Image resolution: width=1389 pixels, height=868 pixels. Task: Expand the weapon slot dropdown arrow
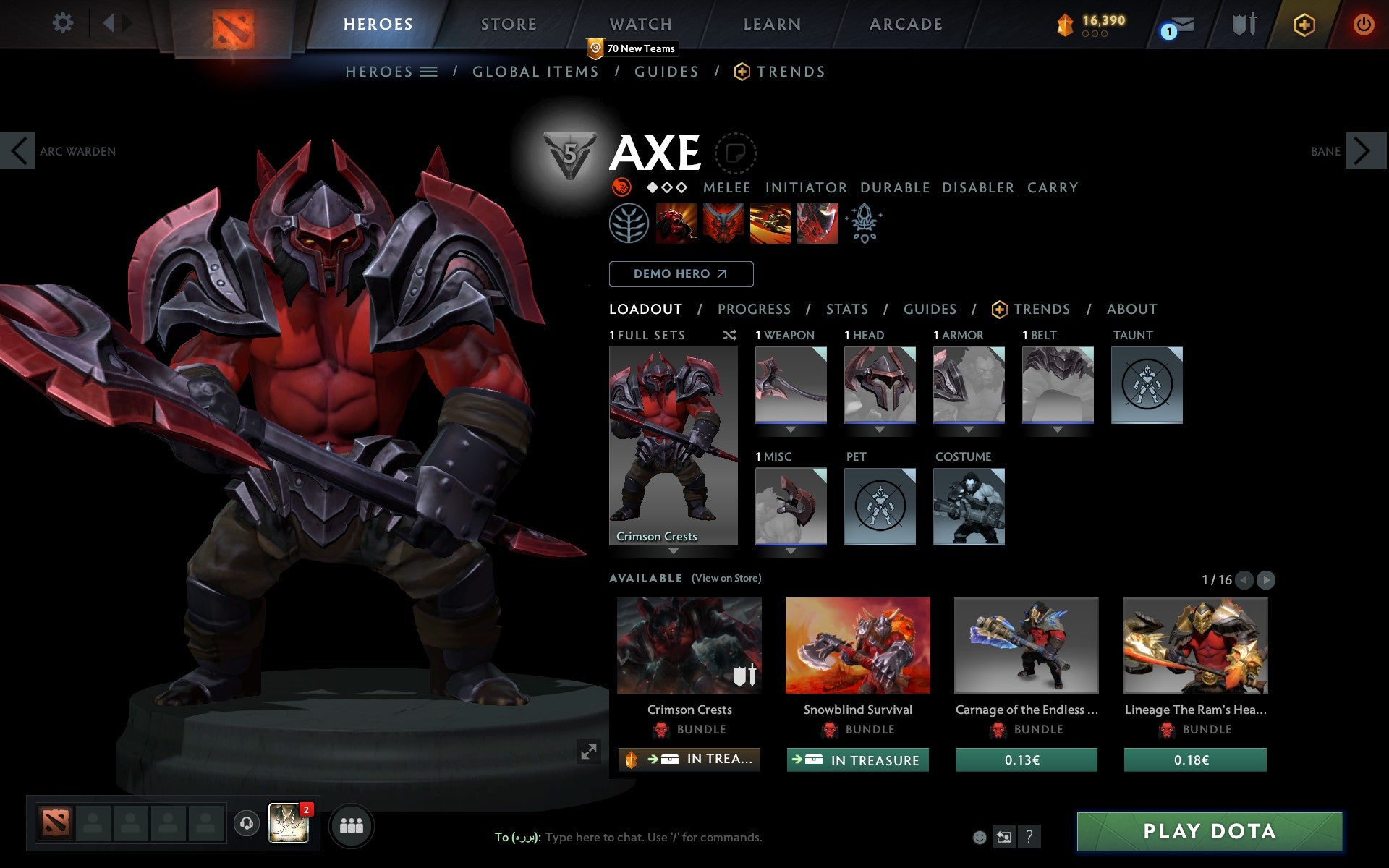coord(790,428)
